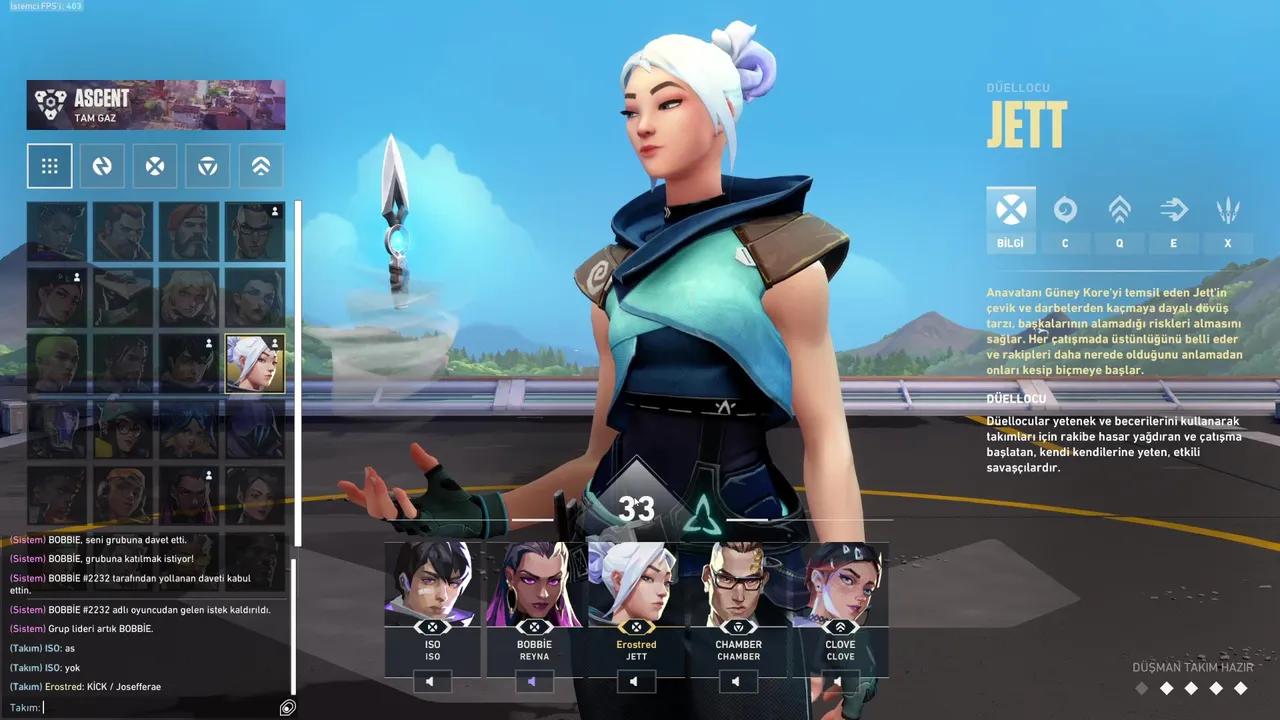The image size is (1280, 720).
Task: Open the ASCENT map banner
Action: tap(155, 104)
